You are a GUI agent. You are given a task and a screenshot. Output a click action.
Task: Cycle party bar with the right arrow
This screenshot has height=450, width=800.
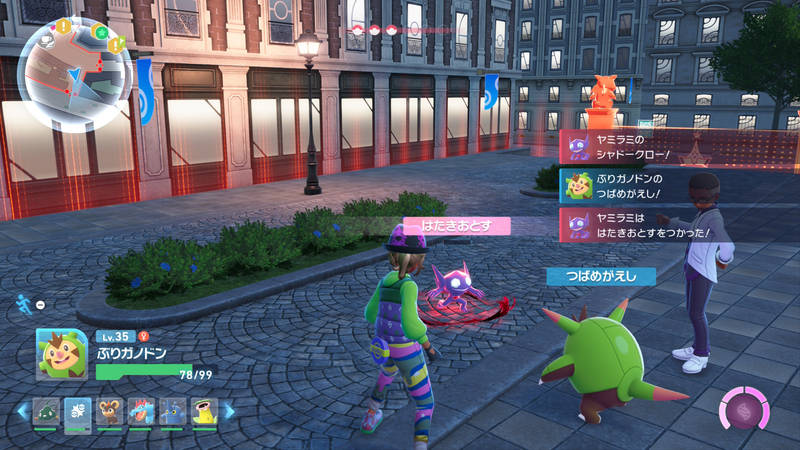[229, 411]
